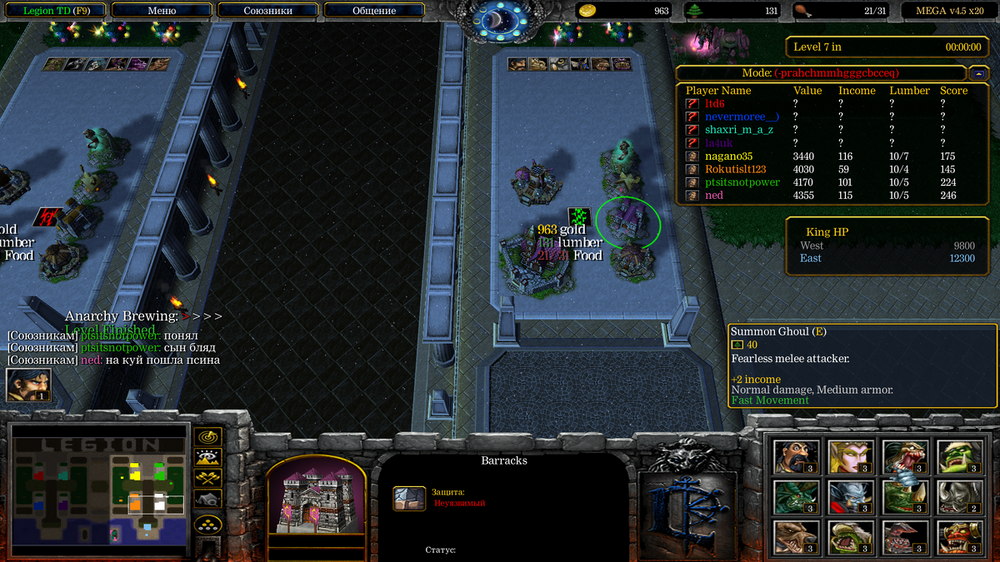Click the Legion minimap
The image size is (1000, 562).
(99, 489)
